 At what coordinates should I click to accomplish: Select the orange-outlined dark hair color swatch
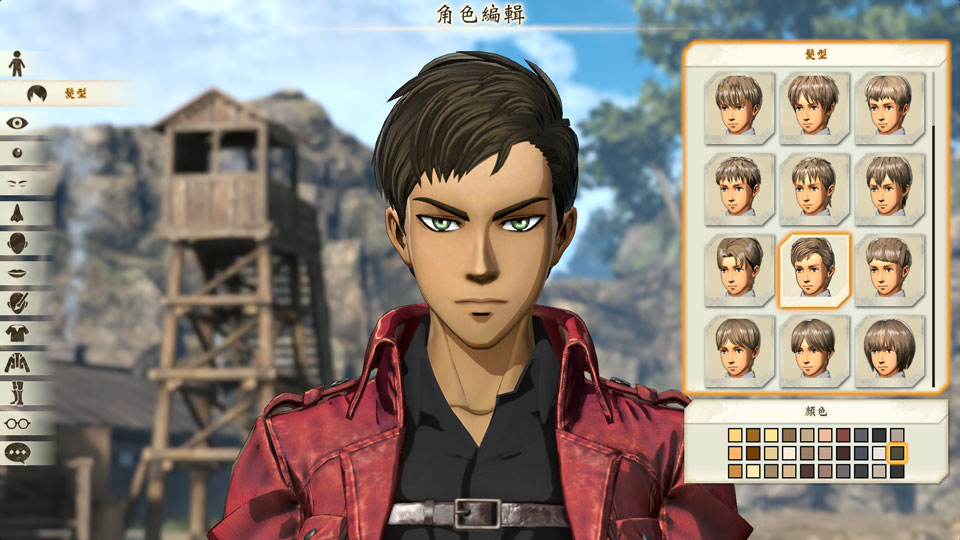pyautogui.click(x=897, y=453)
